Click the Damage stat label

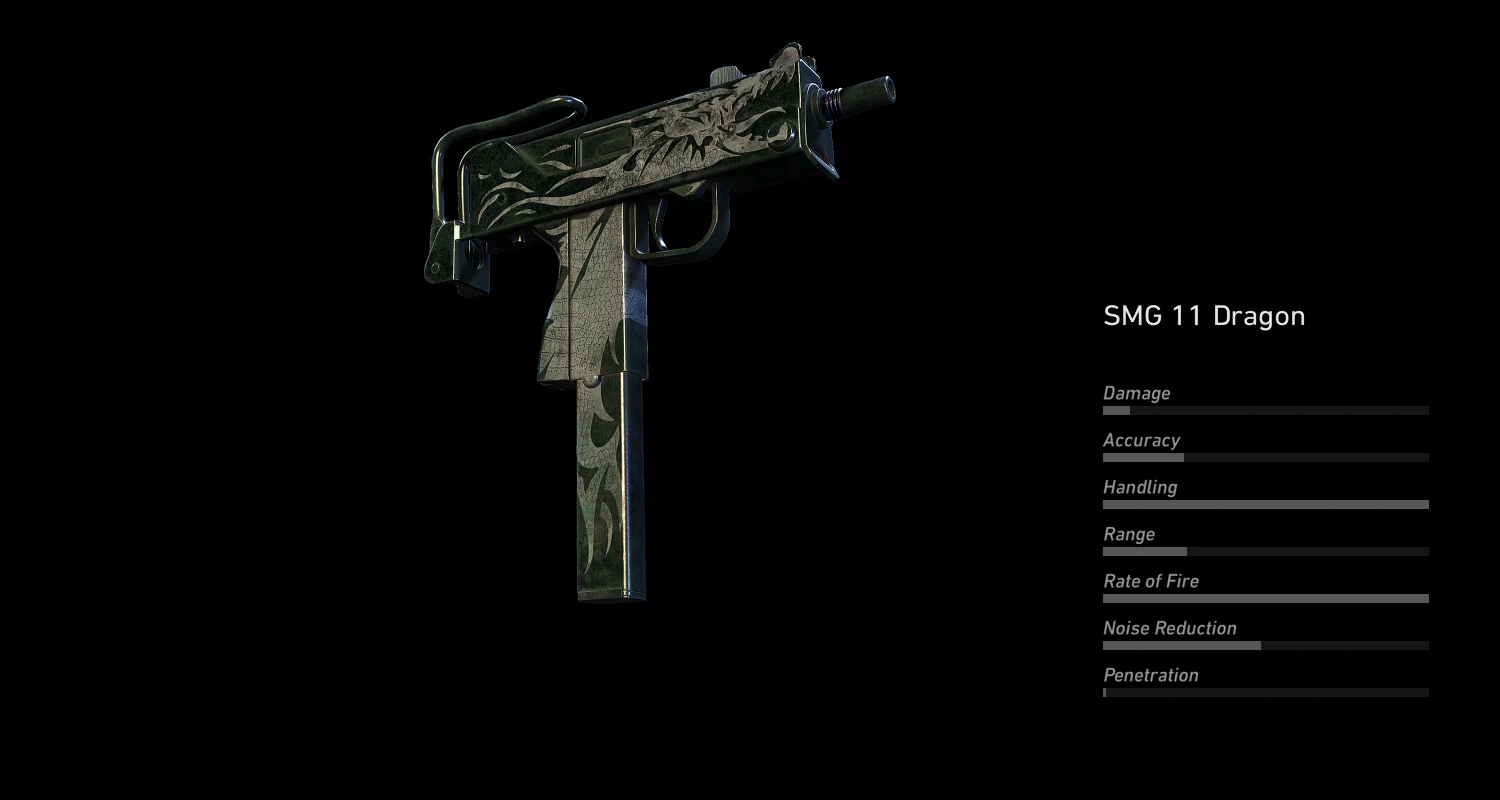pos(1136,393)
